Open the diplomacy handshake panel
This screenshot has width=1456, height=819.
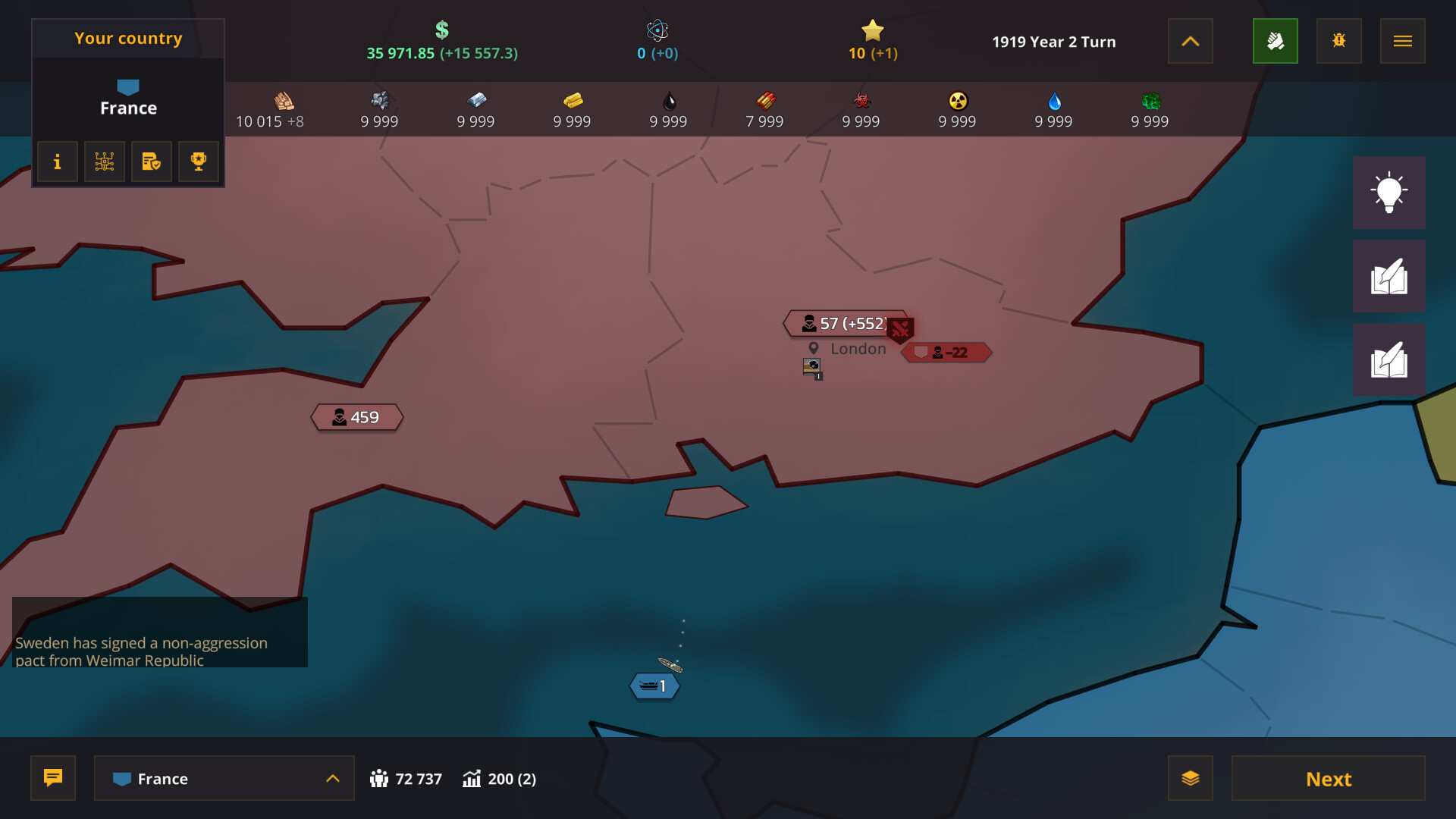pos(1276,41)
